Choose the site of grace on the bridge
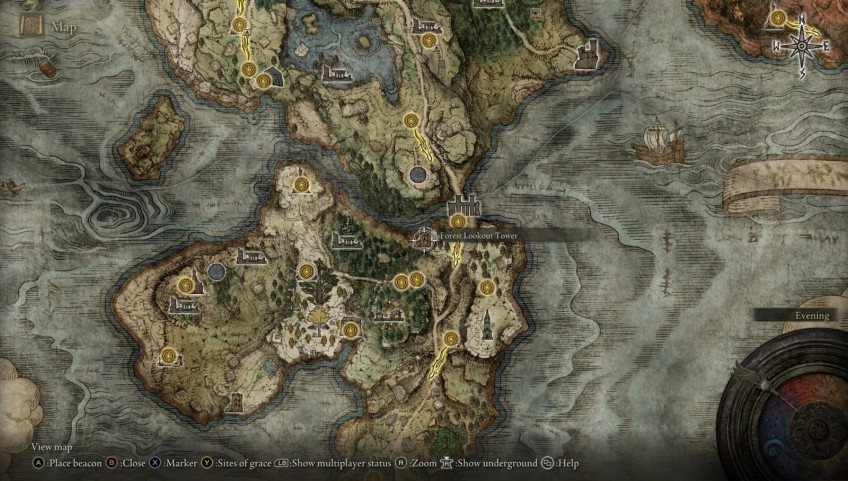Screen dimensions: 848x481 pos(458,221)
